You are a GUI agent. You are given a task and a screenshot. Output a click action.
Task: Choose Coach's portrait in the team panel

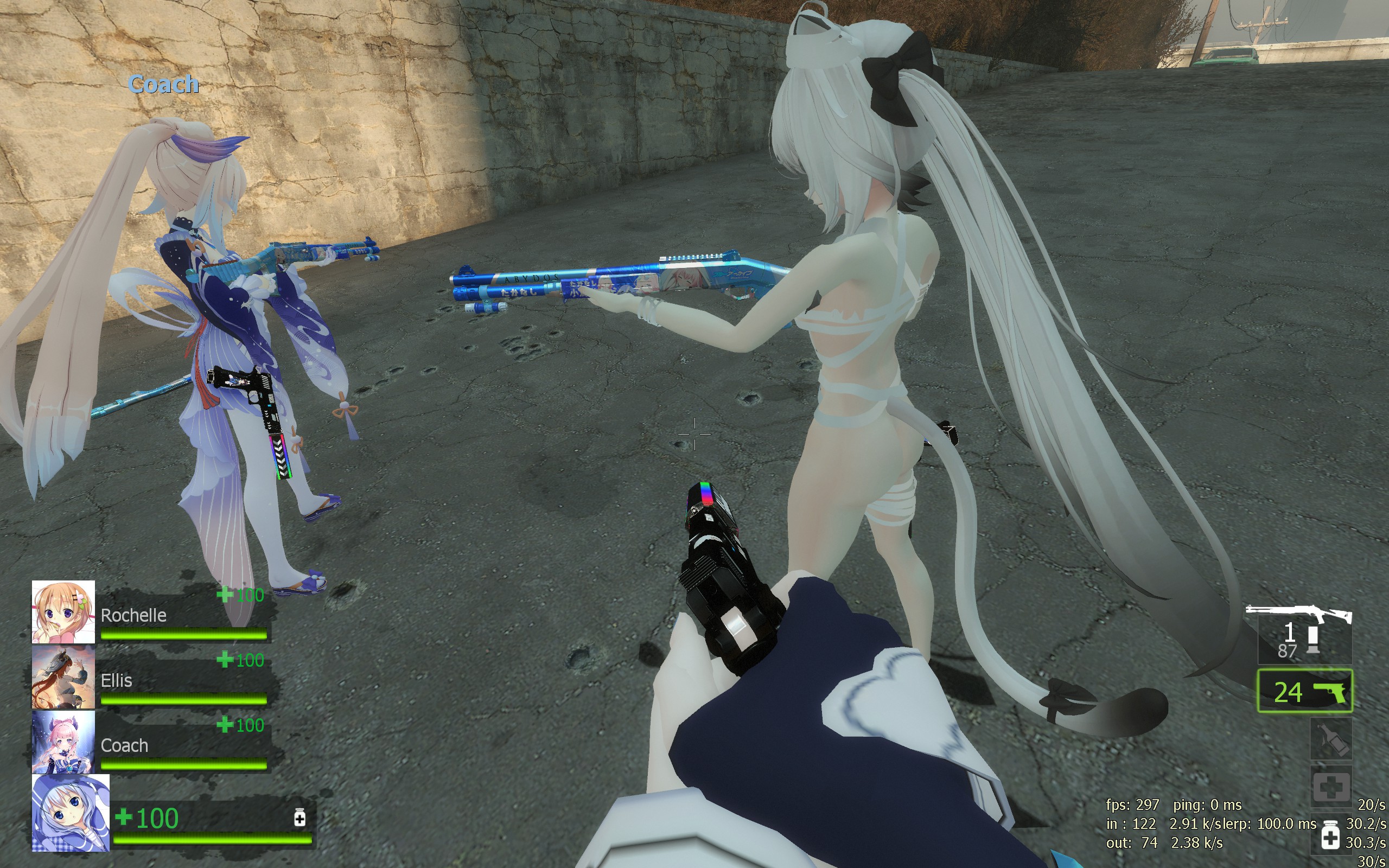point(63,742)
